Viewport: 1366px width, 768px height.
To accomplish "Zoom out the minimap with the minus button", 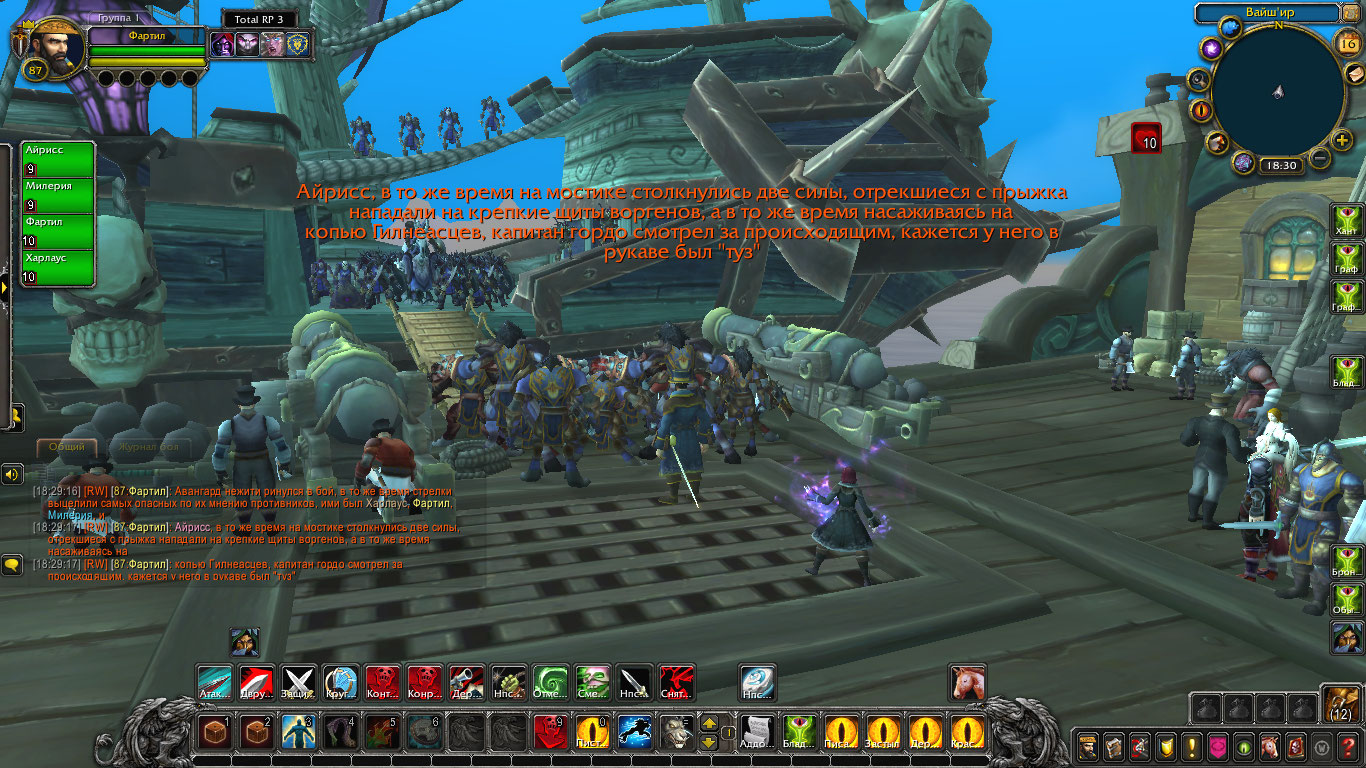I will (x=1320, y=158).
